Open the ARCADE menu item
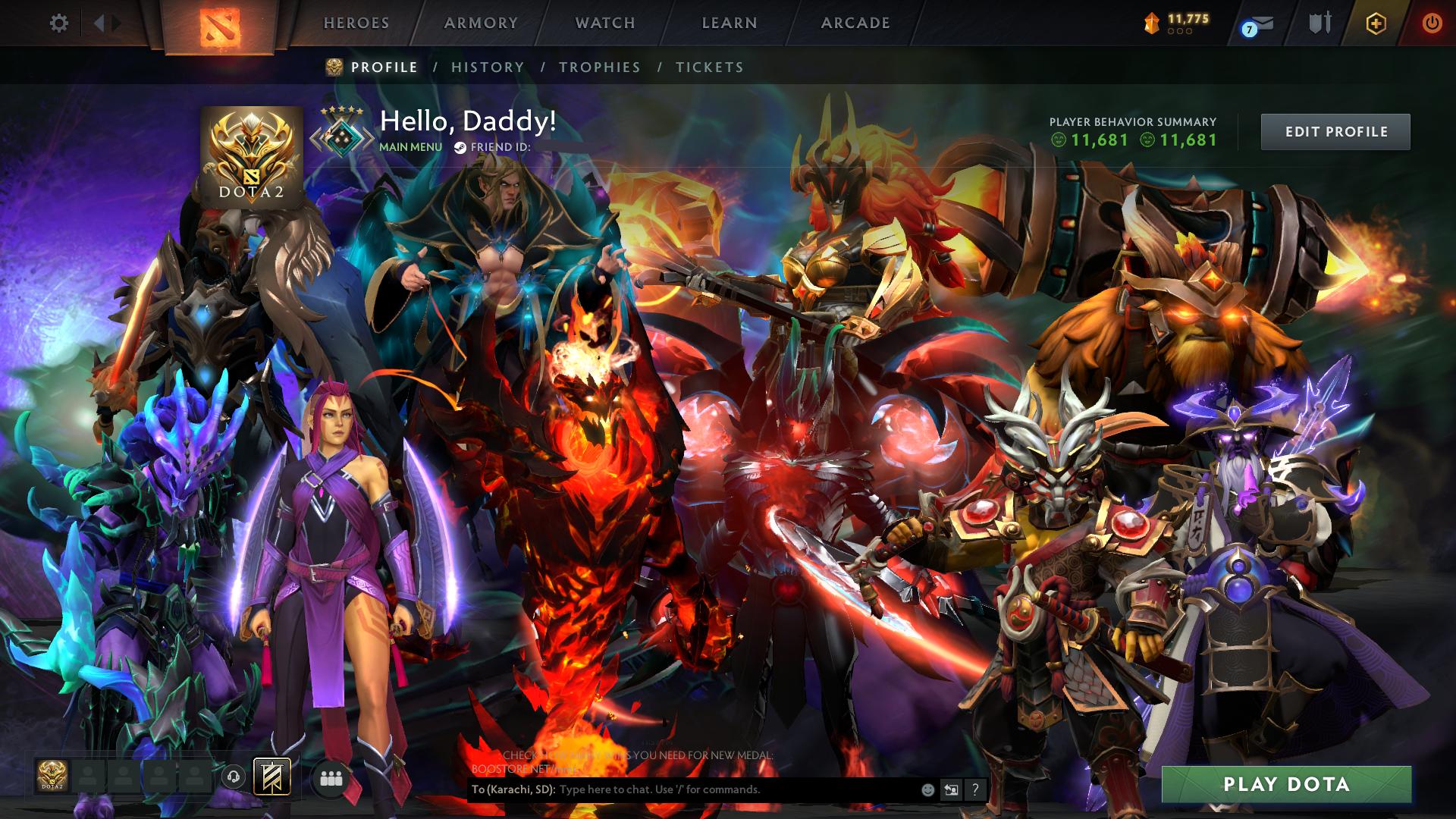Viewport: 1456px width, 819px height. click(855, 23)
